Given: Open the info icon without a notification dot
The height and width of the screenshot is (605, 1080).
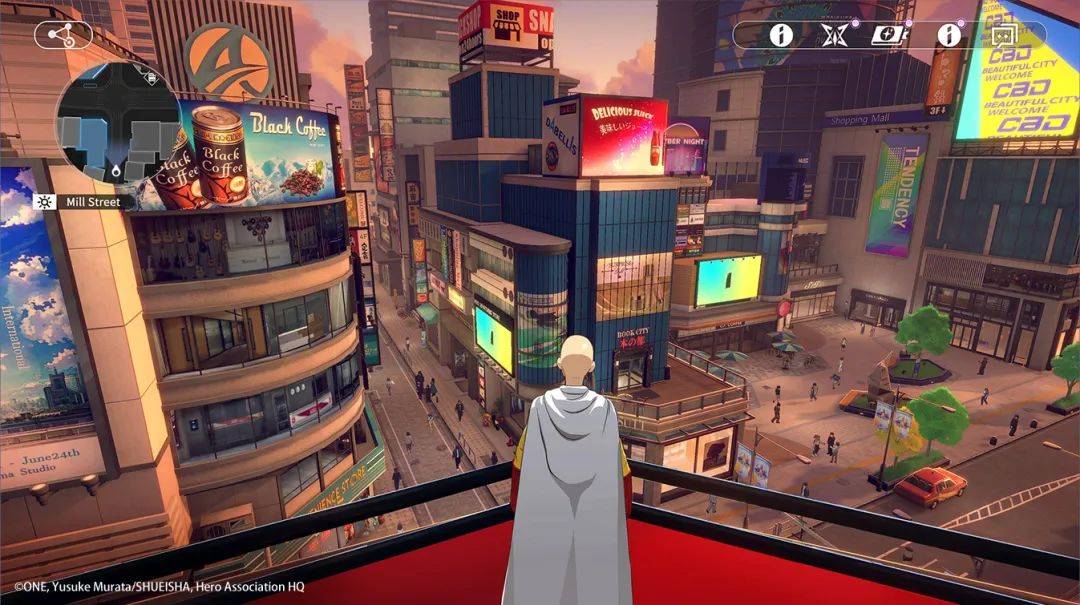Looking at the screenshot, I should pyautogui.click(x=780, y=35).
